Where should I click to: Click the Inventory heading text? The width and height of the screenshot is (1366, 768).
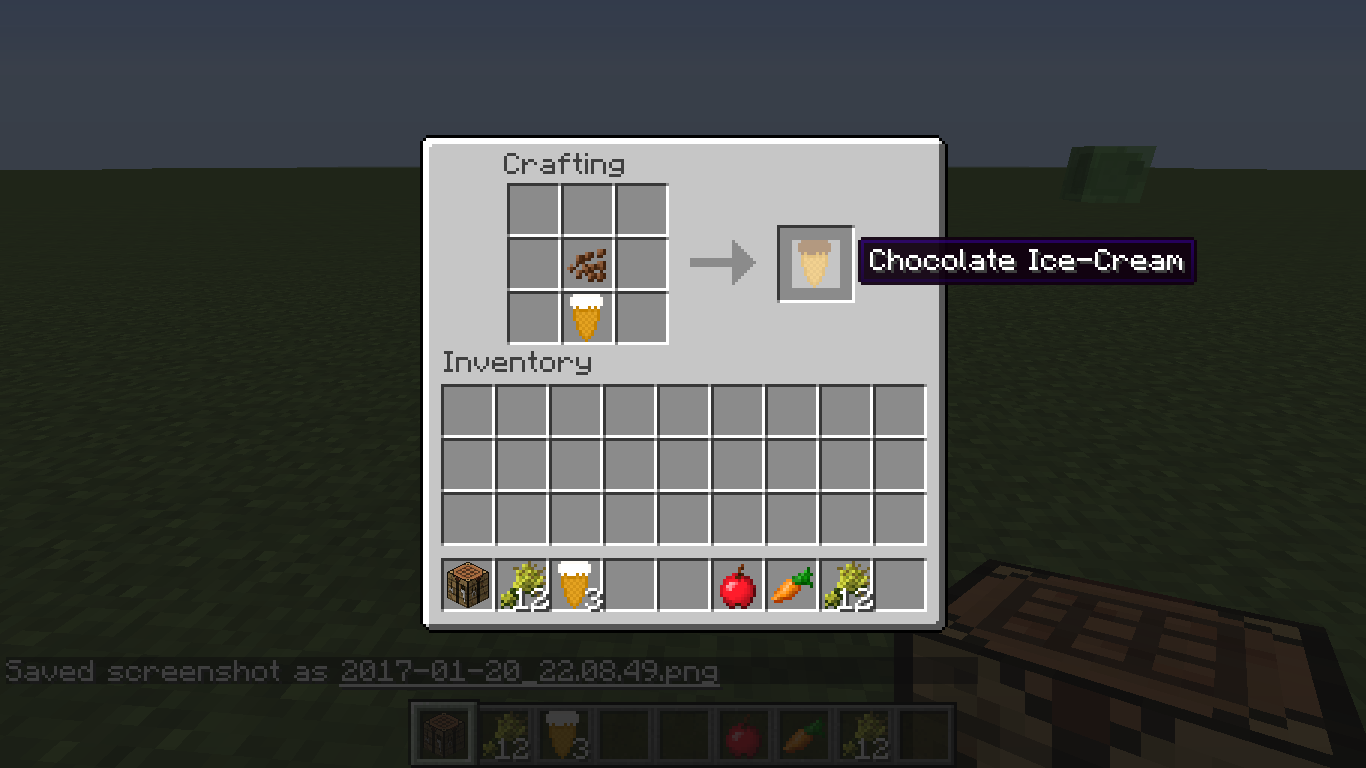[516, 363]
